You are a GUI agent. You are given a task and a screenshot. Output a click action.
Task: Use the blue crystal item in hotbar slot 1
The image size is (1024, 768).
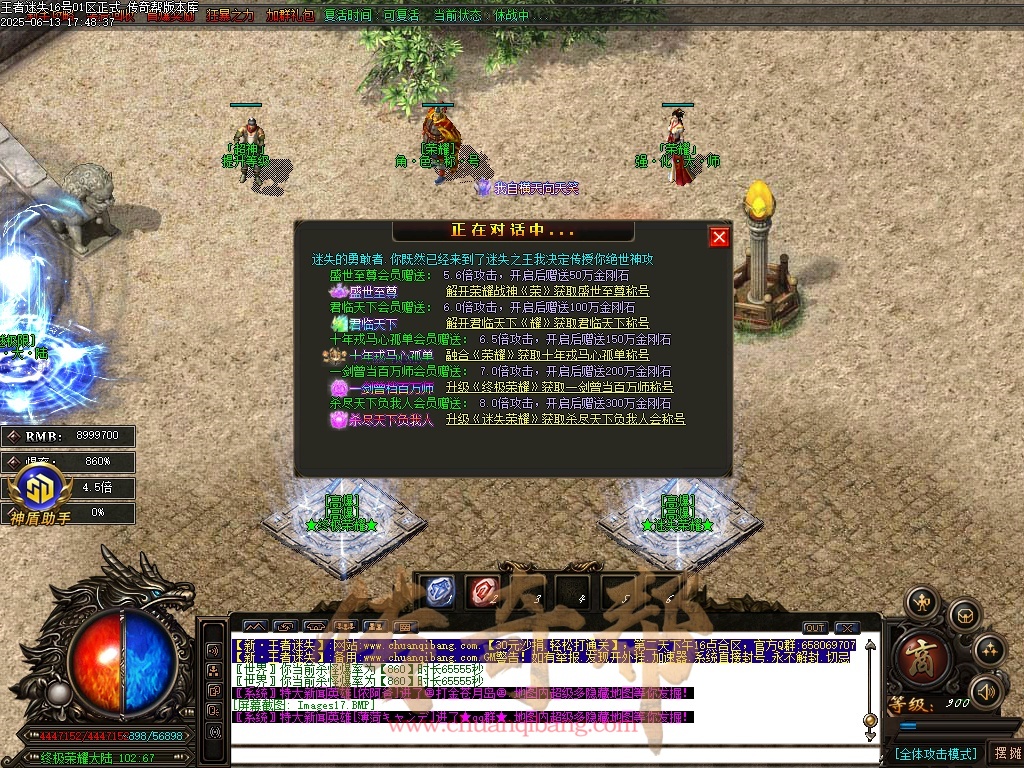click(x=439, y=591)
